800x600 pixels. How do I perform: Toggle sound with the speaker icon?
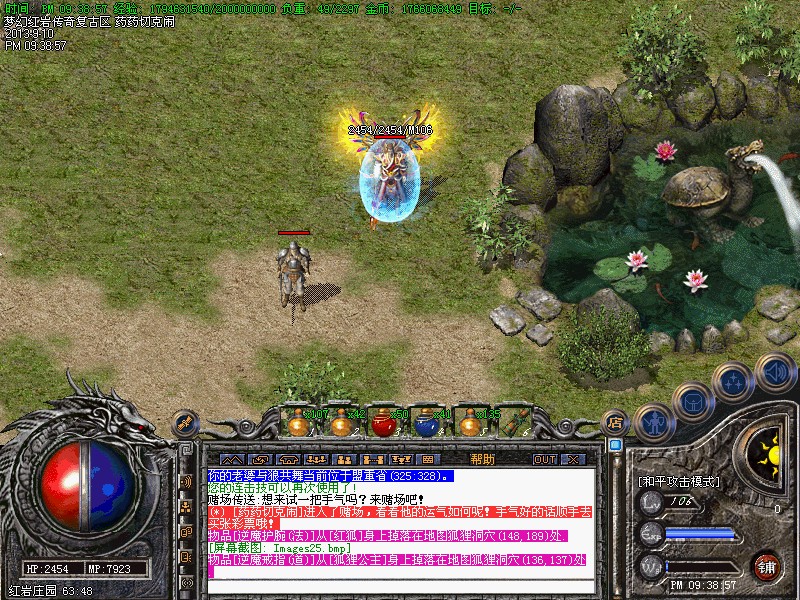[776, 372]
